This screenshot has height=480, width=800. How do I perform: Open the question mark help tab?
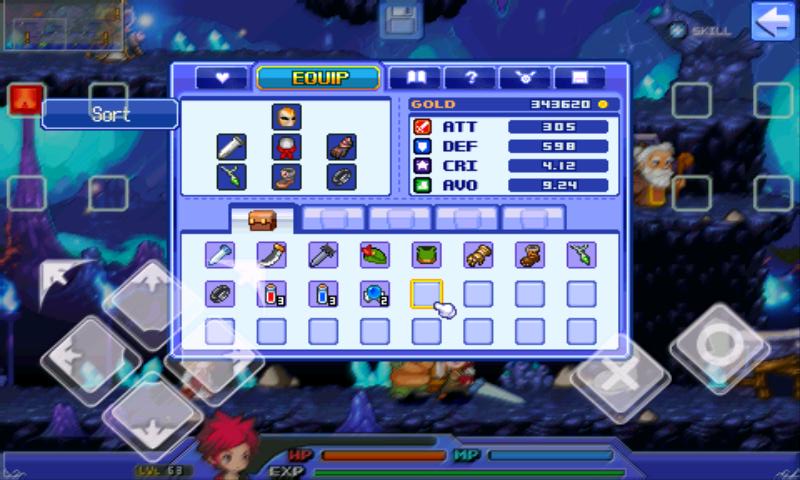click(x=469, y=78)
